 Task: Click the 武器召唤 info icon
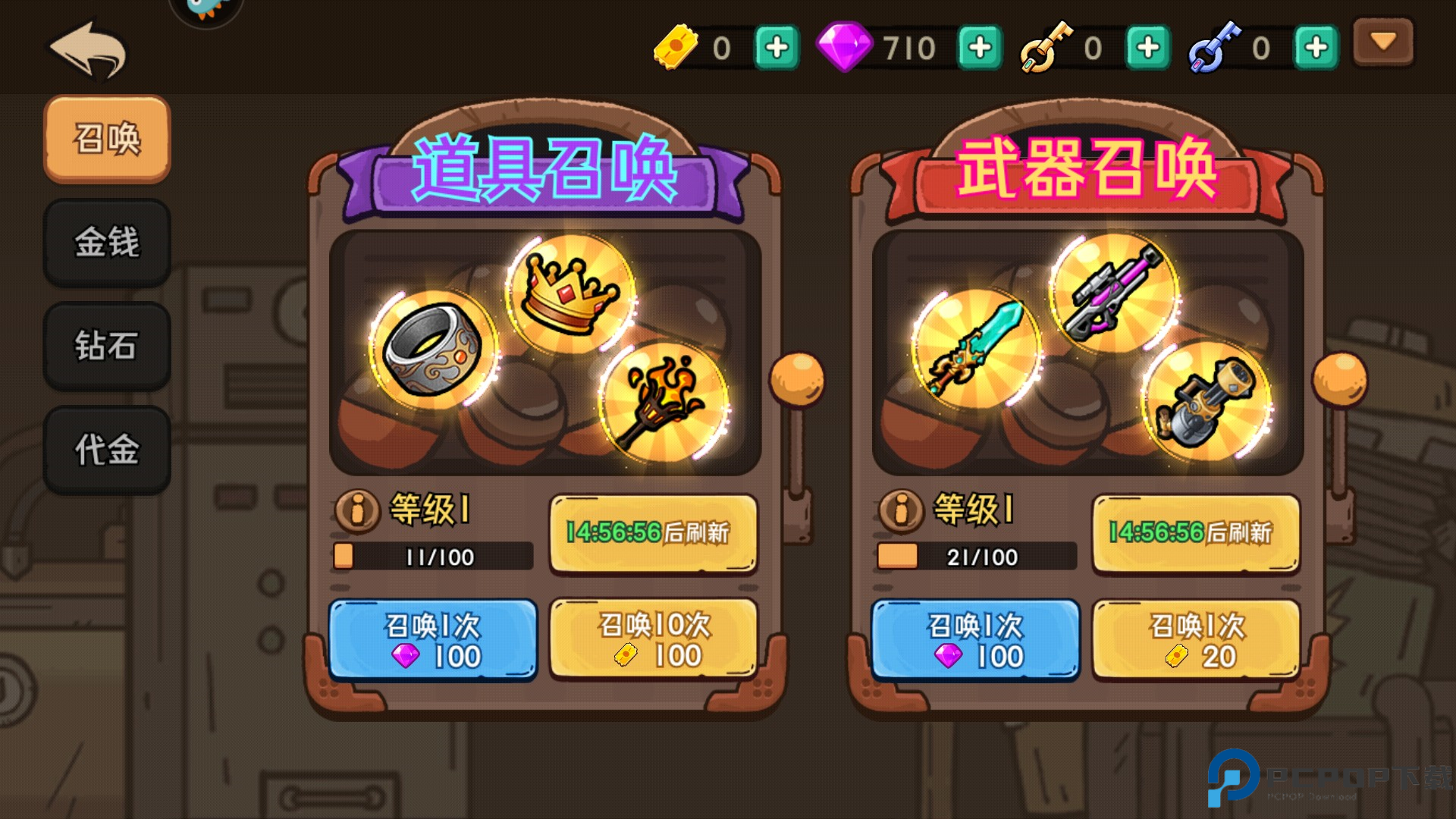pos(901,512)
